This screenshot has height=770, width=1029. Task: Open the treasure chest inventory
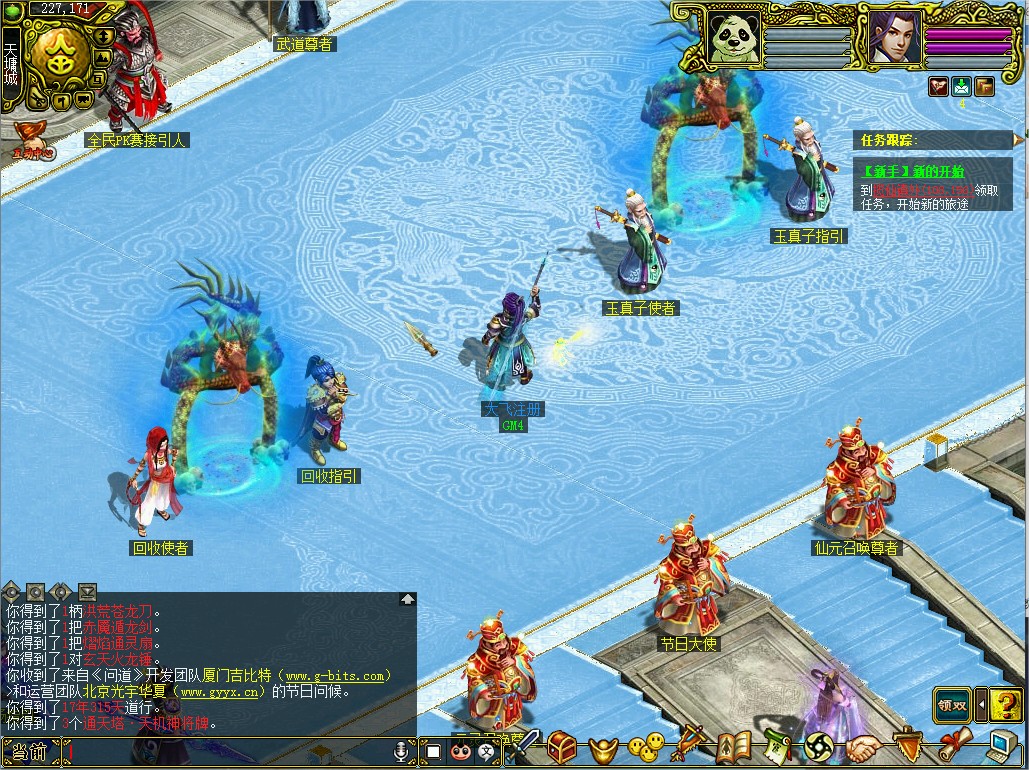coord(562,746)
